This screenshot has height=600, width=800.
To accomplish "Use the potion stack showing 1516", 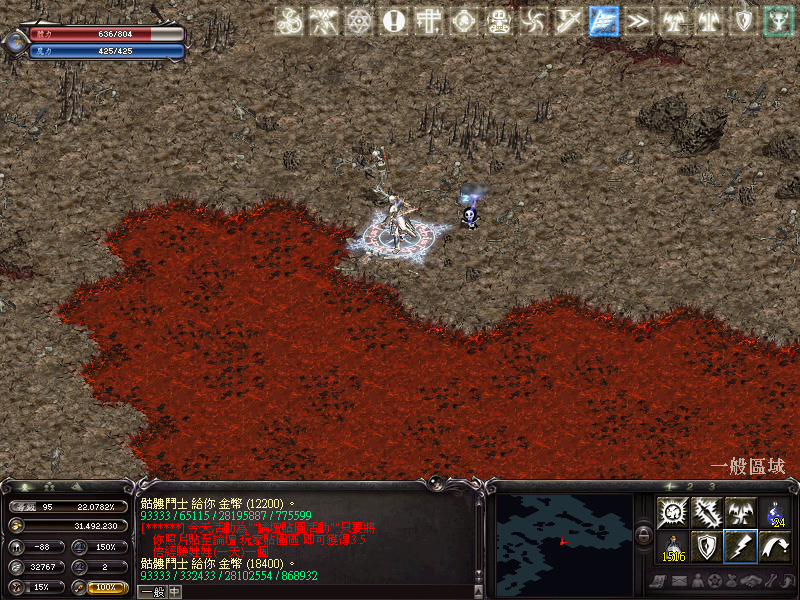I will pos(672,546).
